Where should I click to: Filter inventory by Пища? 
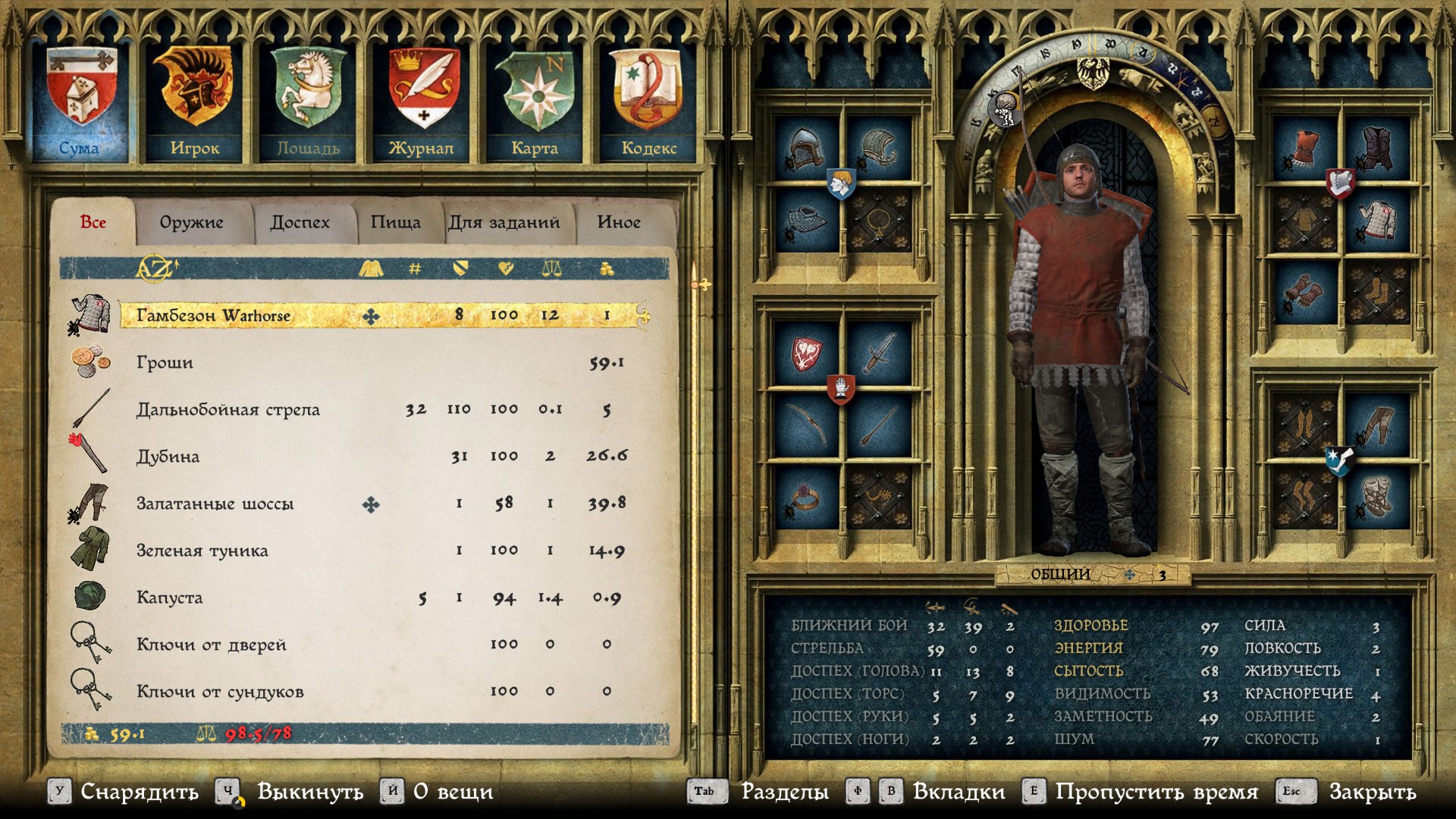tap(395, 222)
